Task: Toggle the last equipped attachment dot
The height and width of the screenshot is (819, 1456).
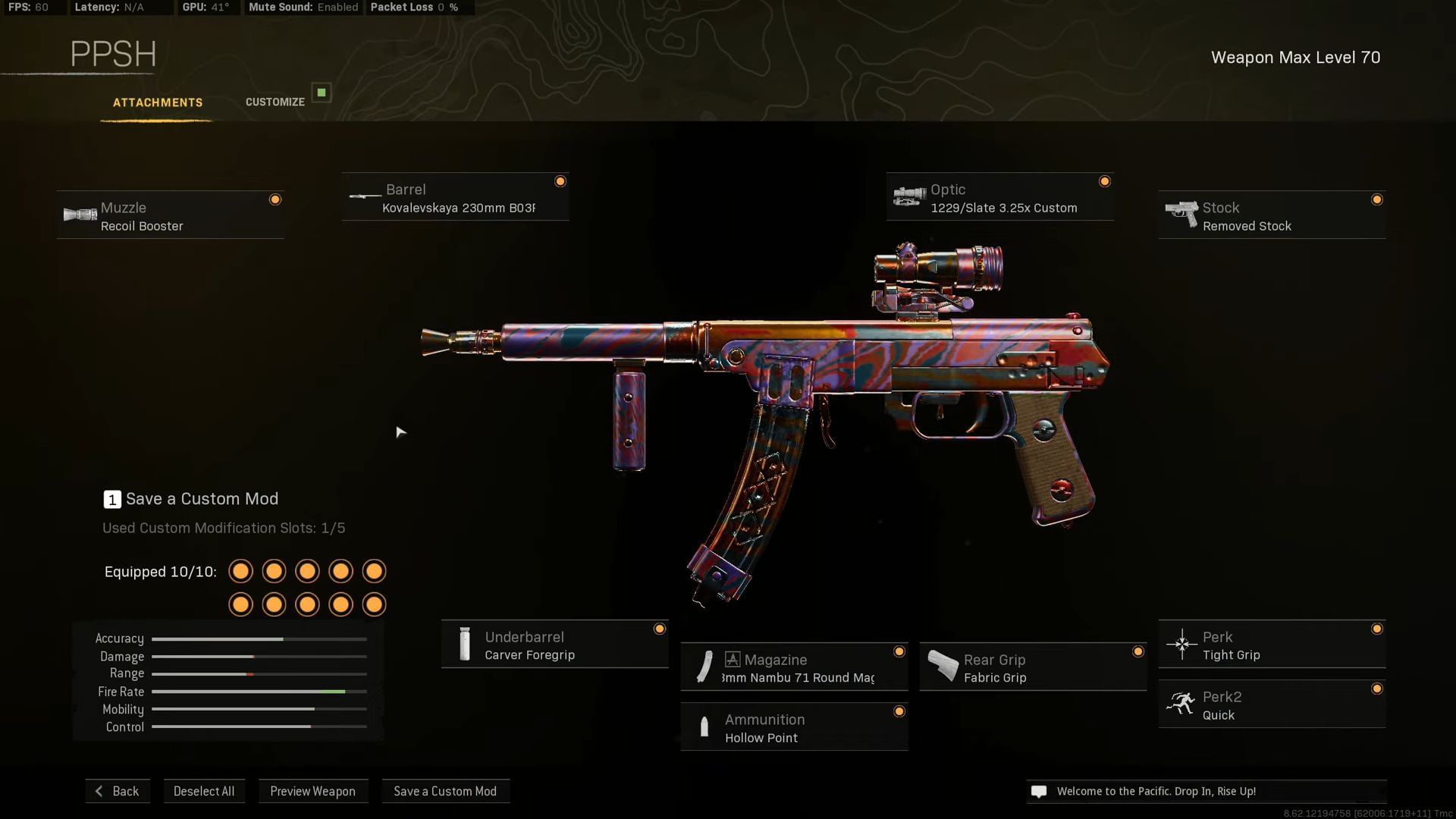Action: tap(374, 604)
